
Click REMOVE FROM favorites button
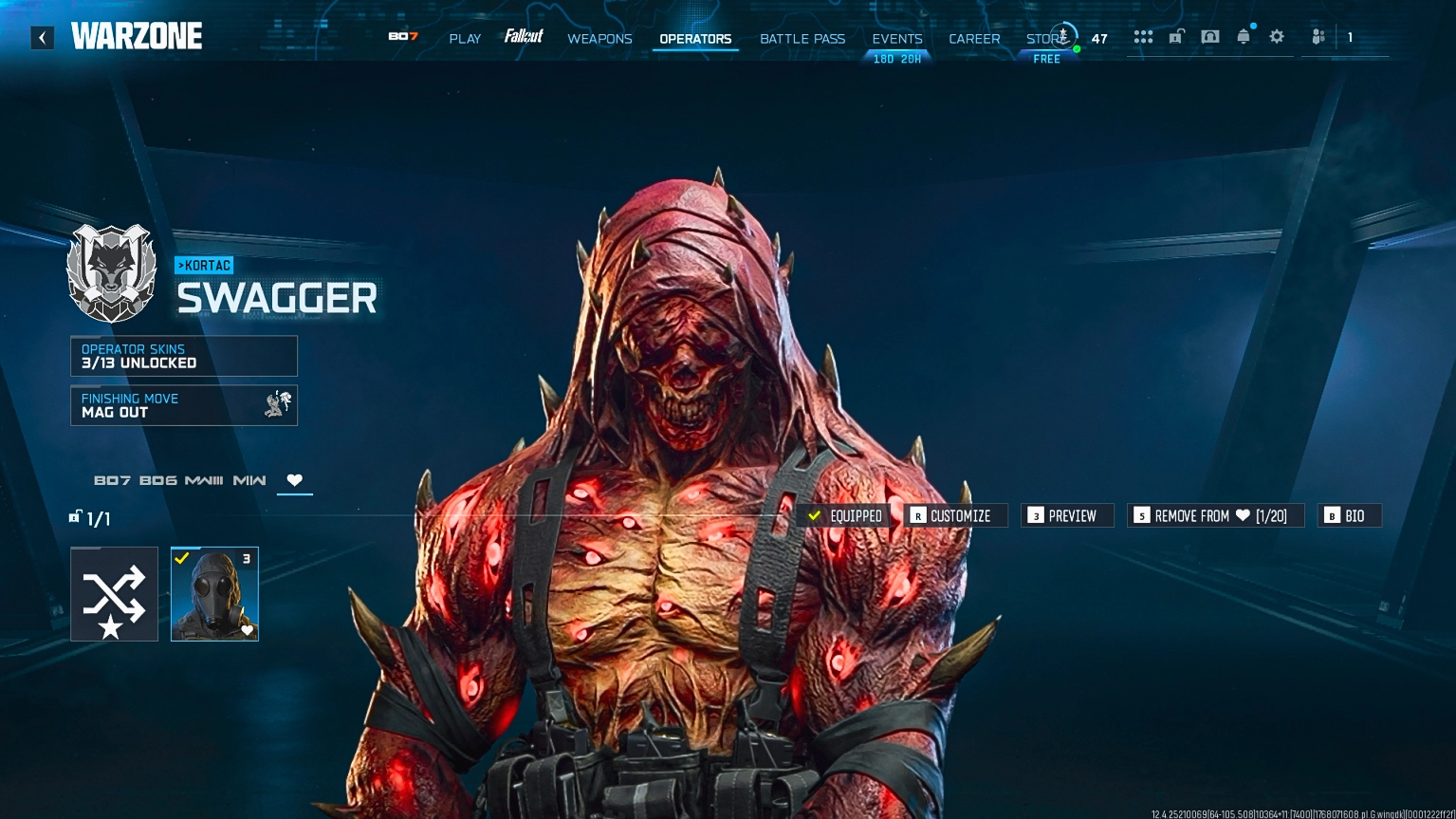click(1215, 515)
